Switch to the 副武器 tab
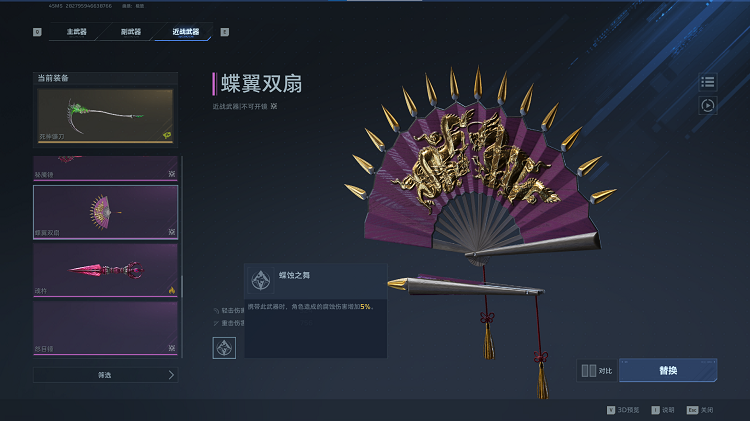This screenshot has width=750, height=421. pyautogui.click(x=130, y=32)
